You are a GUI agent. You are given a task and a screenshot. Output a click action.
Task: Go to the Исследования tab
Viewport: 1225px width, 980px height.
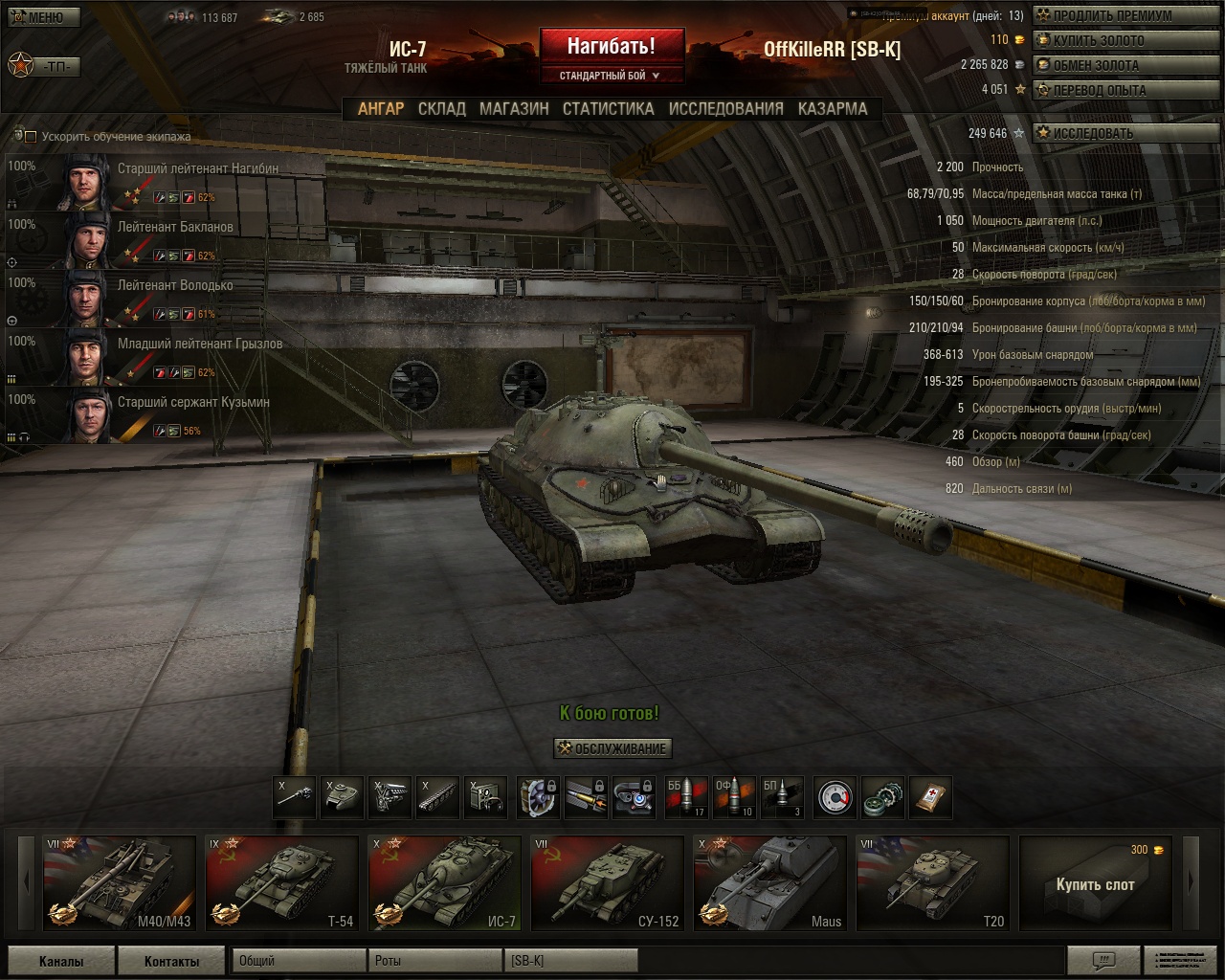pyautogui.click(x=725, y=109)
